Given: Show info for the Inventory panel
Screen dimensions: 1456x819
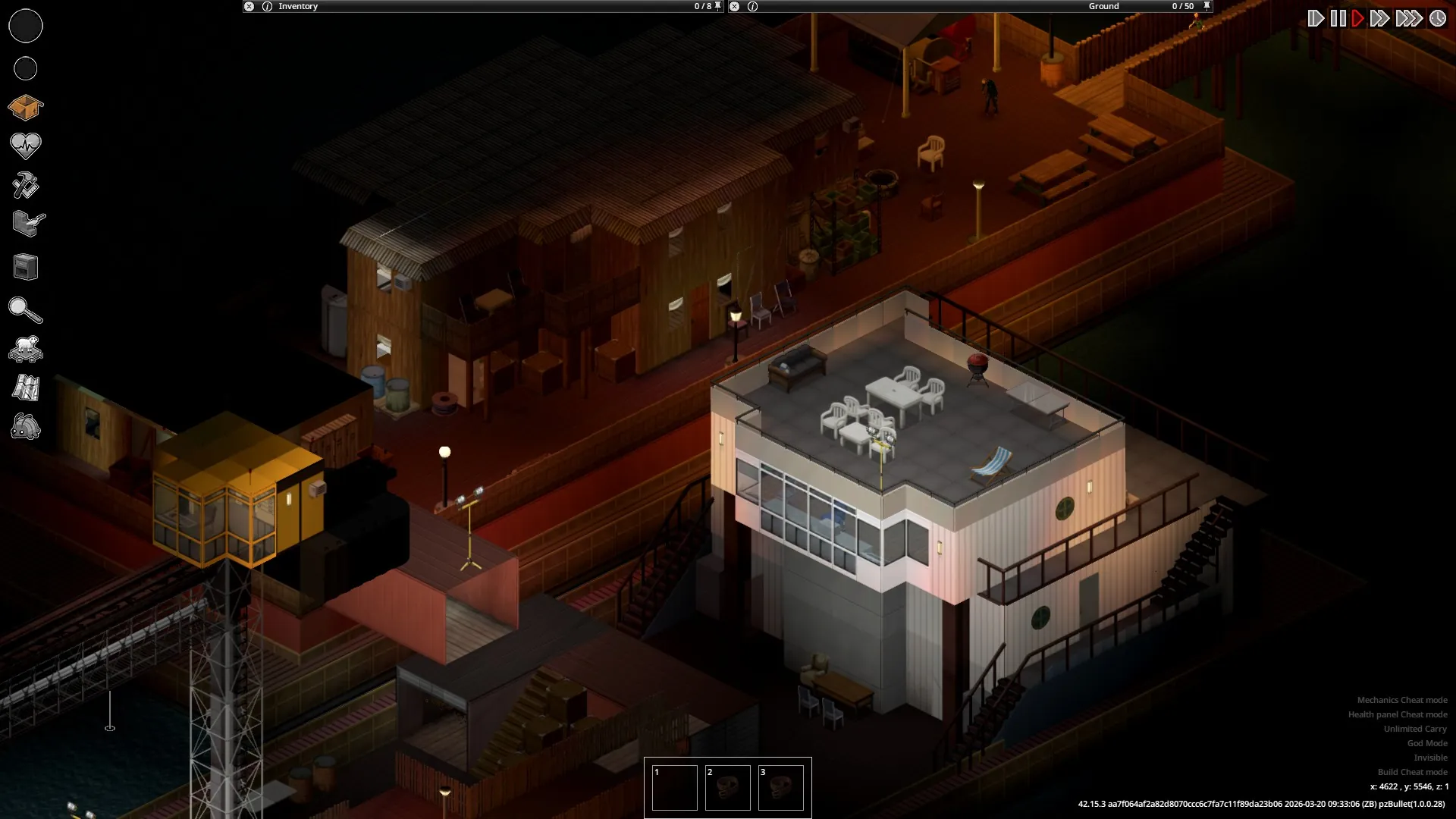Looking at the screenshot, I should 267,6.
